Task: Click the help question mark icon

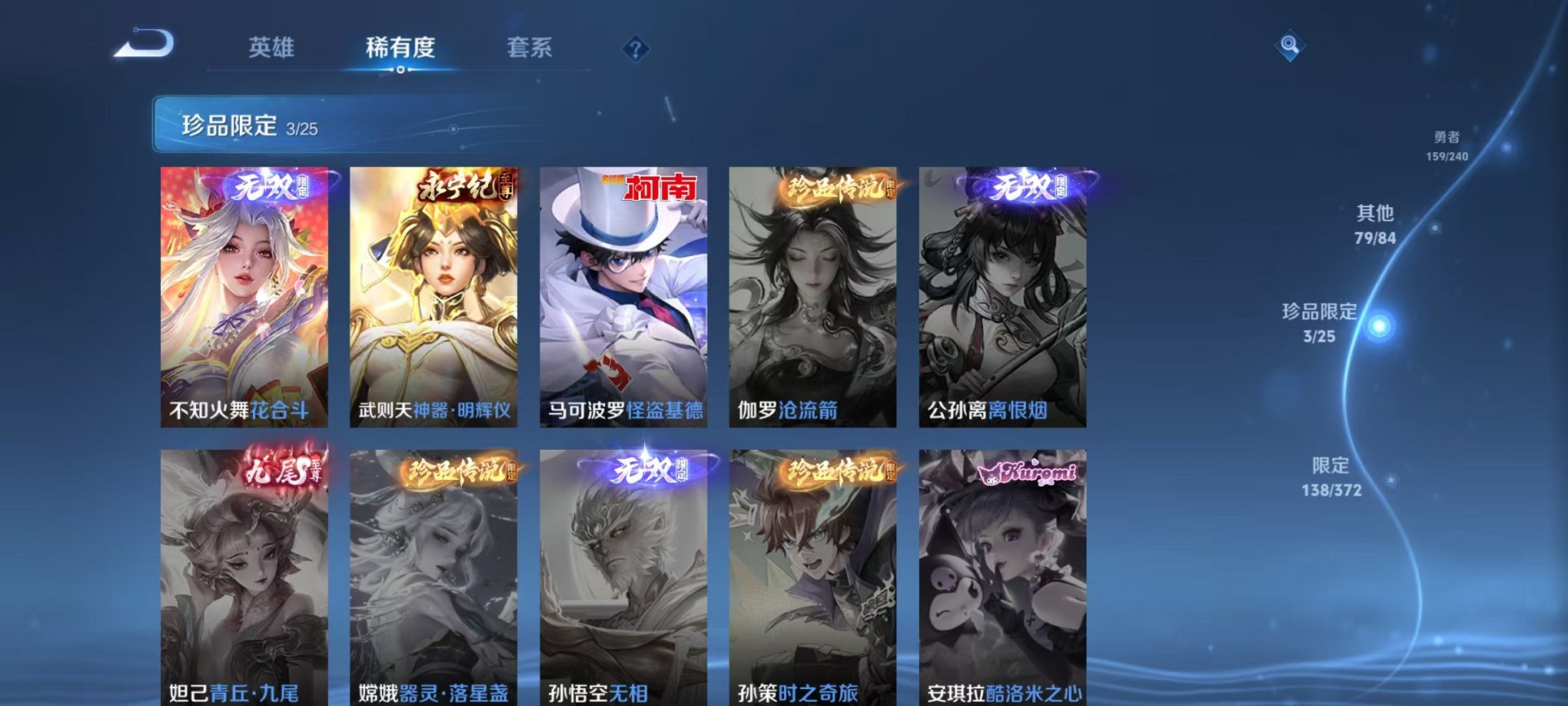Action: (x=635, y=49)
